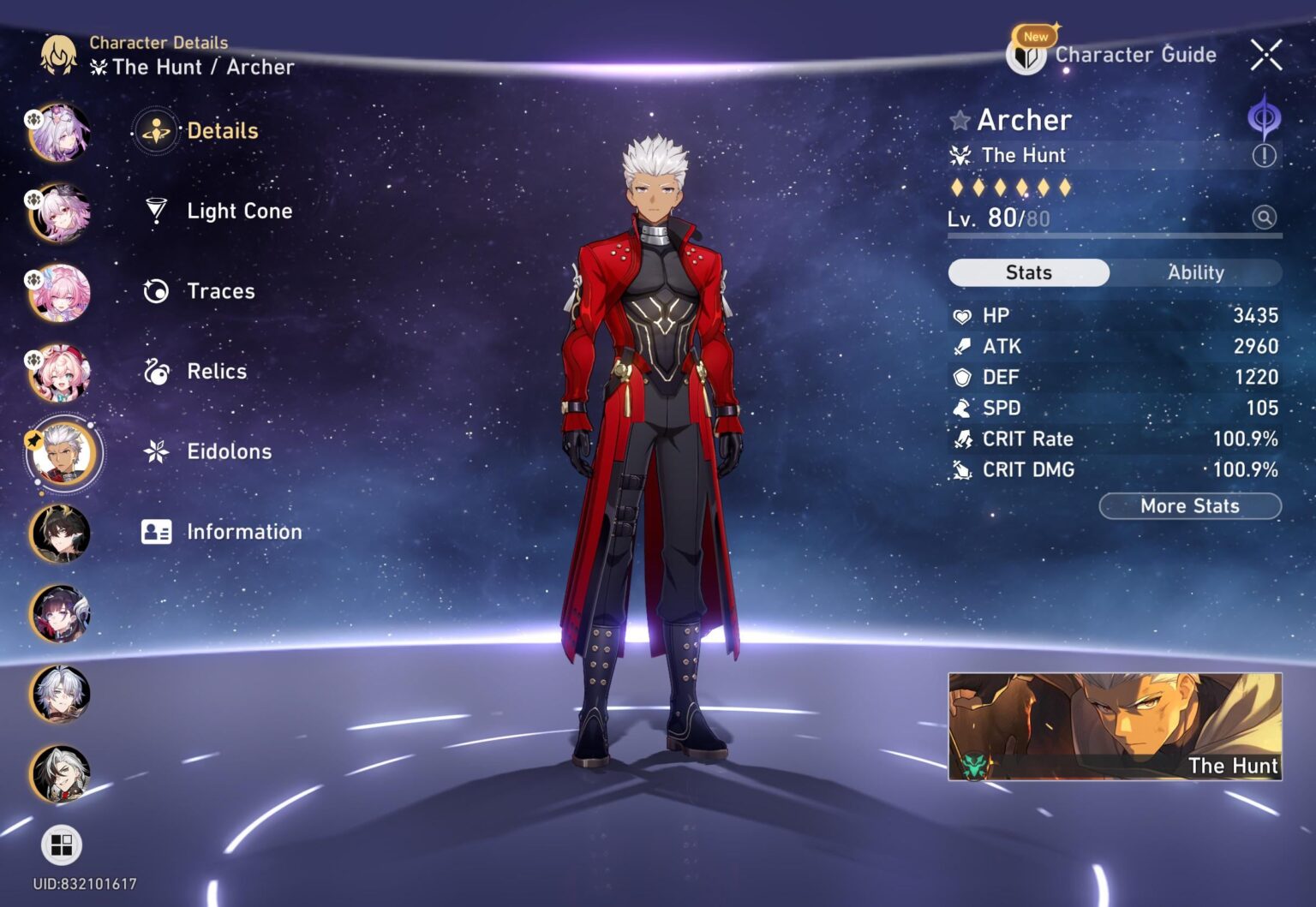Image resolution: width=1316 pixels, height=907 pixels.
Task: Close the Character Details screen
Action: pyautogui.click(x=1265, y=55)
